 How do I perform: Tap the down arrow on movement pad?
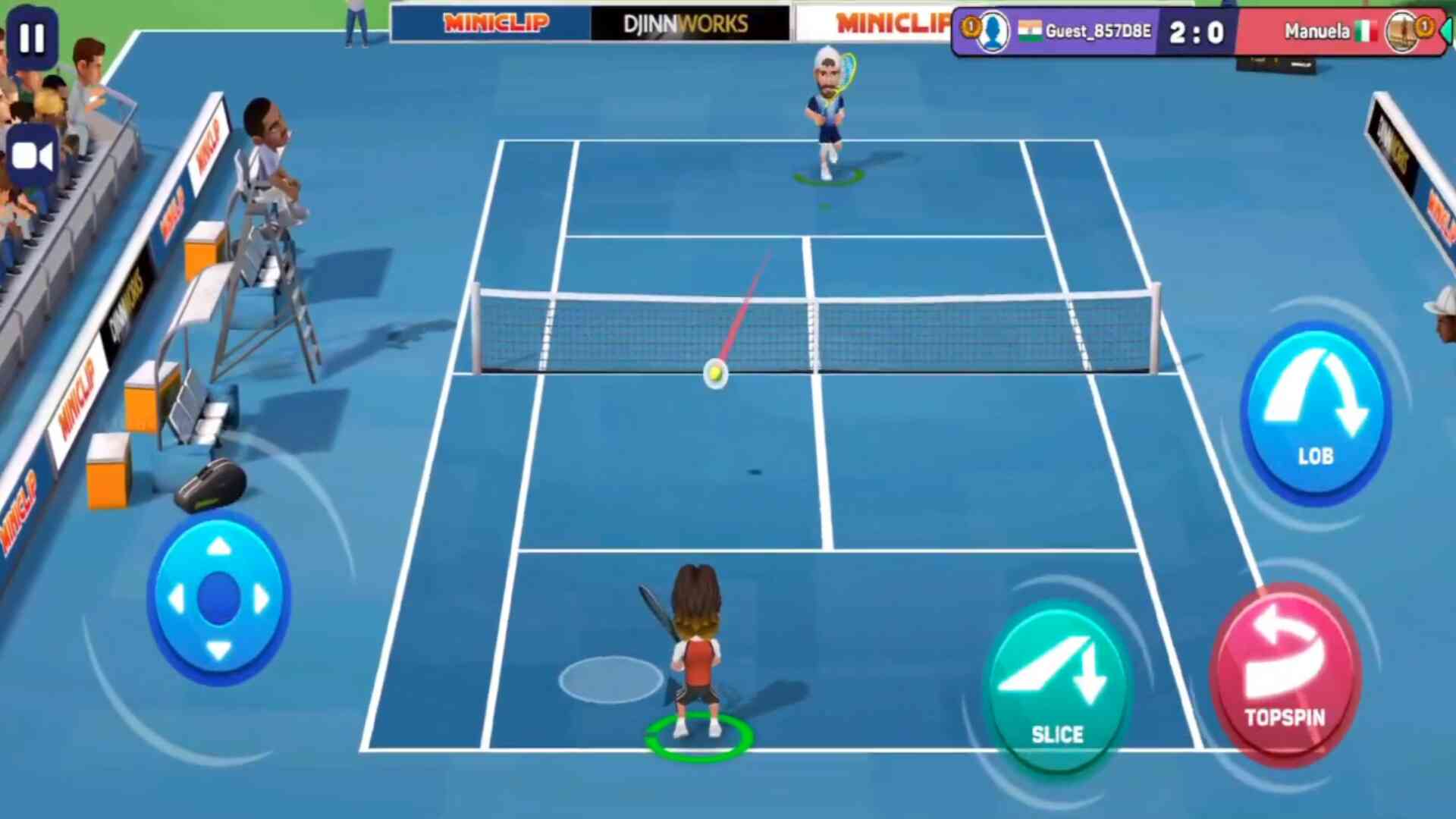point(219,650)
